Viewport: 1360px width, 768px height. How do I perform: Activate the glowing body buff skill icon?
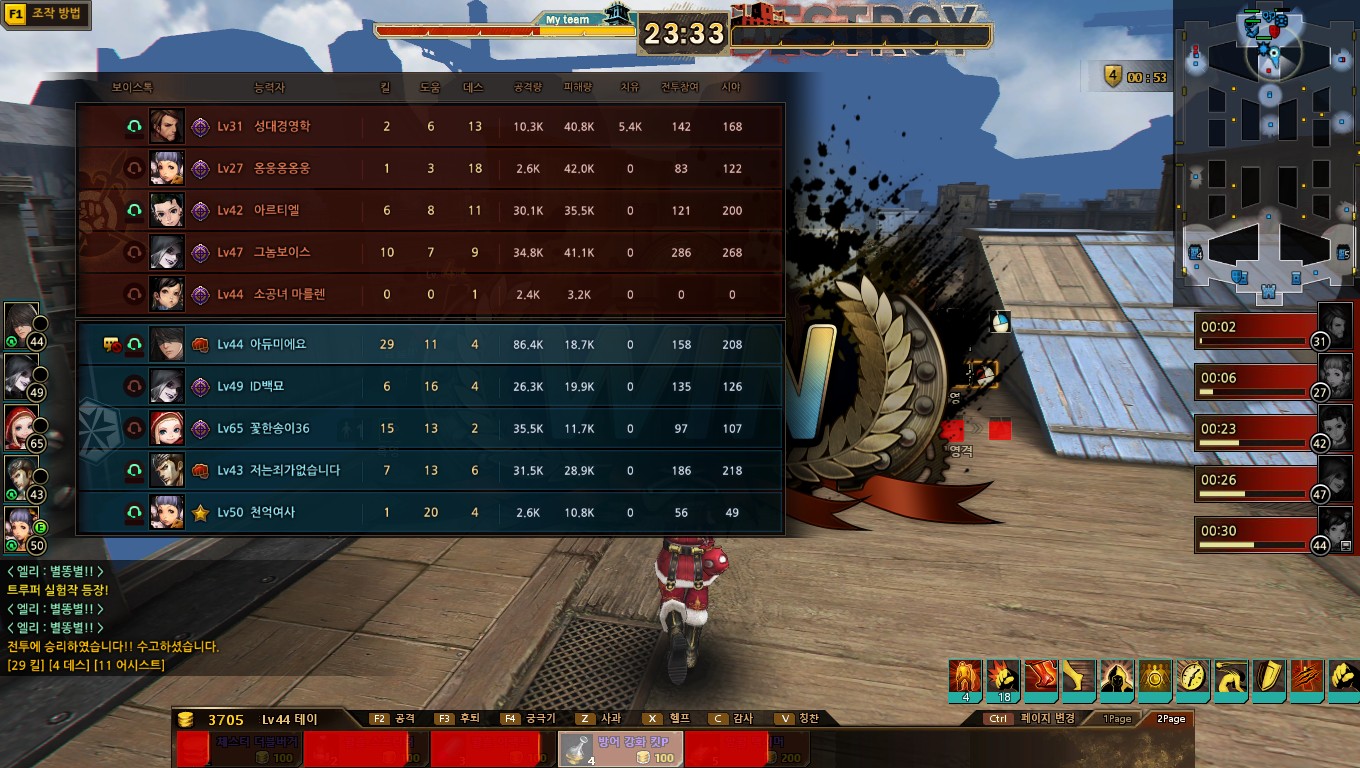[966, 678]
